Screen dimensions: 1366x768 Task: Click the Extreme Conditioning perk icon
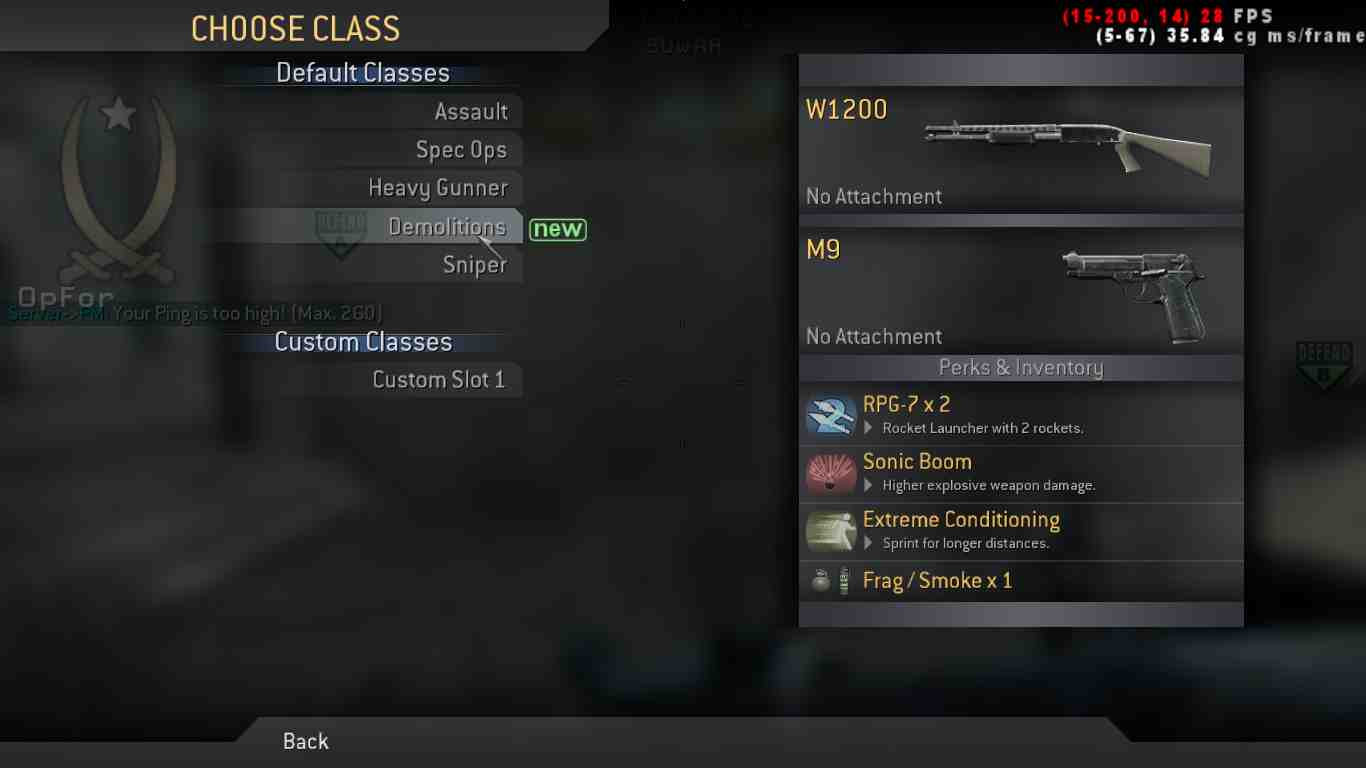click(x=830, y=530)
